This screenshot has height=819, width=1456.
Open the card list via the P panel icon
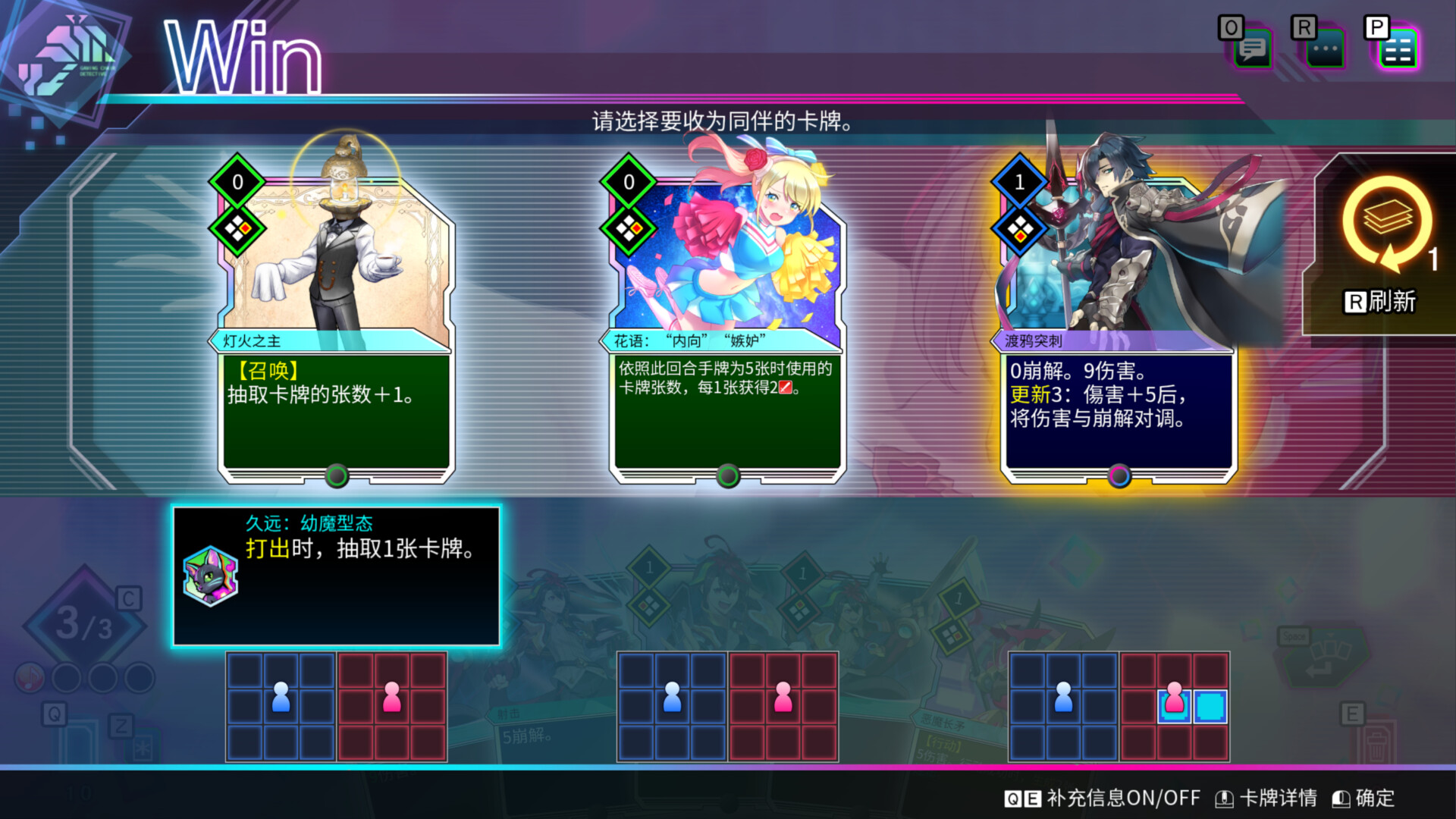(1399, 47)
